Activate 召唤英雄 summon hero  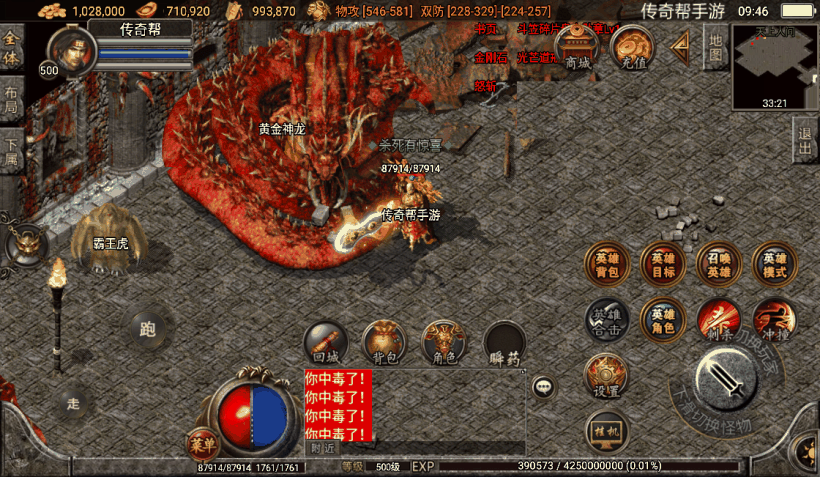719,263
